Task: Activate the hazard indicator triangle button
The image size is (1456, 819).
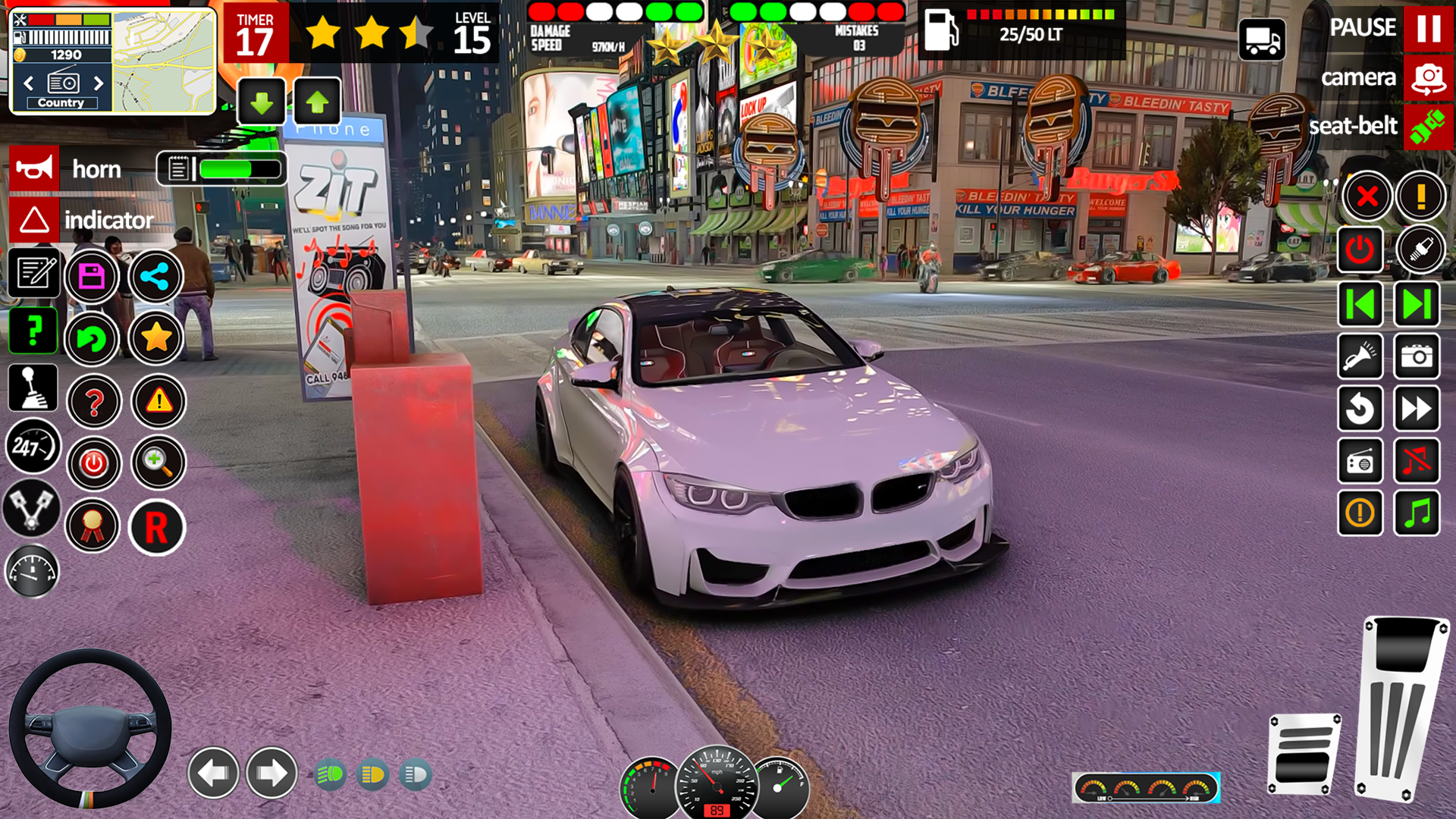Action: pyautogui.click(x=33, y=220)
